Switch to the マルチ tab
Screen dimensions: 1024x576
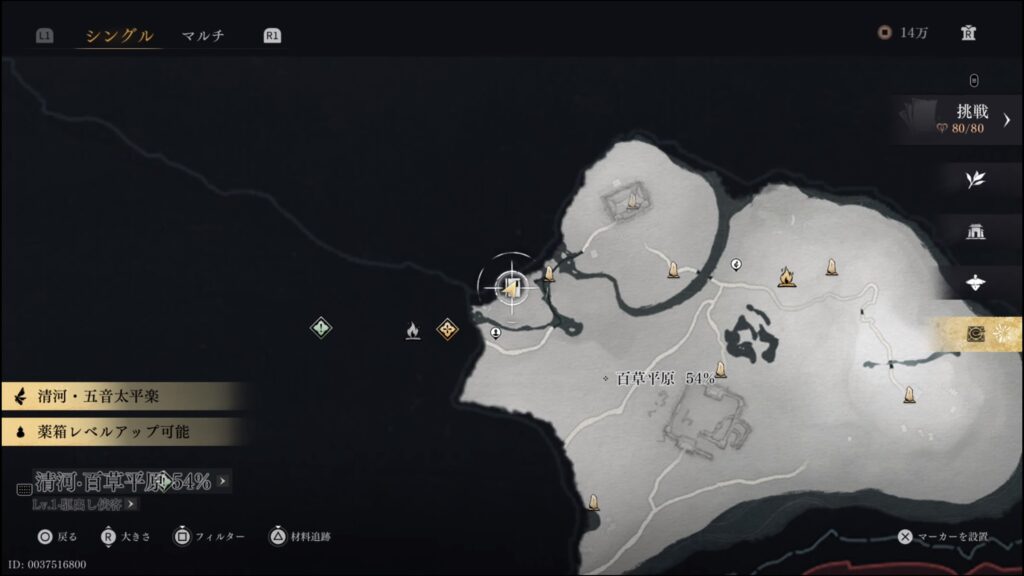click(x=203, y=36)
